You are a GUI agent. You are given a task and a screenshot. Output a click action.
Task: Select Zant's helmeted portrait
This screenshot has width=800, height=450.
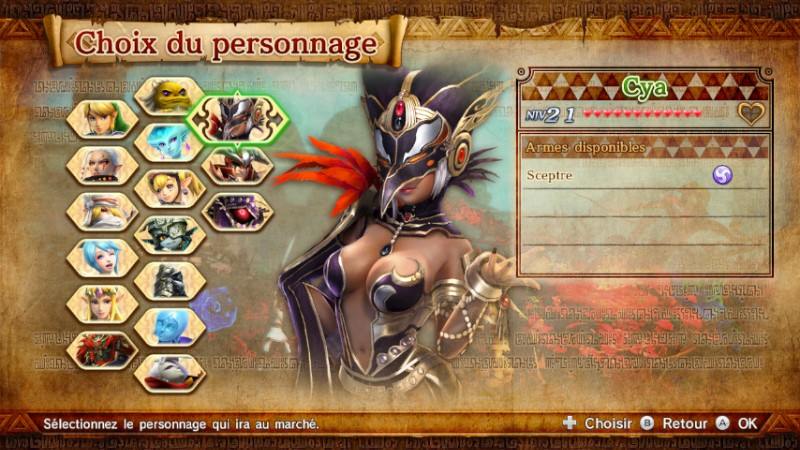click(x=170, y=280)
